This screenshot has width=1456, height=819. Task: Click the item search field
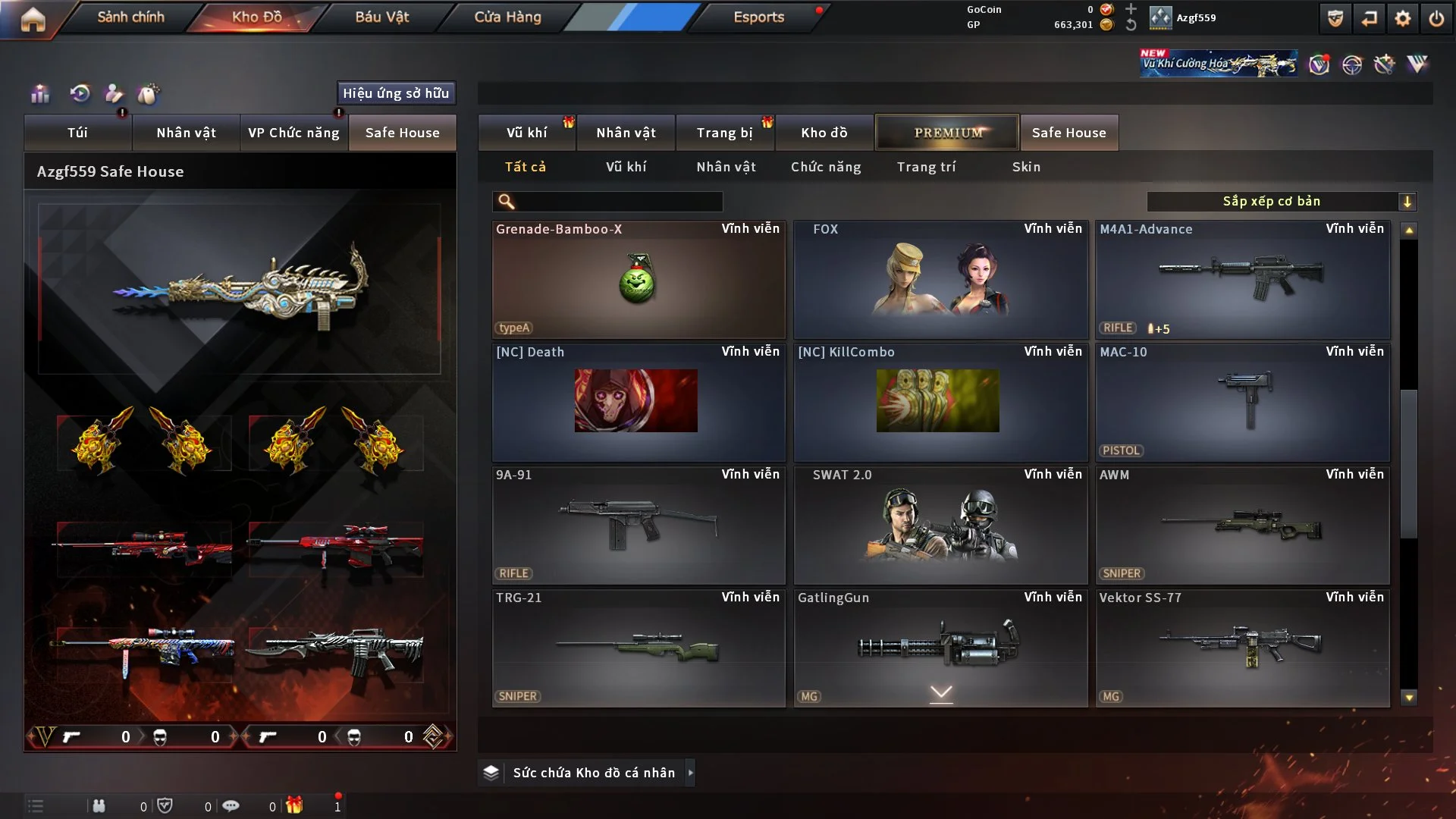[618, 202]
